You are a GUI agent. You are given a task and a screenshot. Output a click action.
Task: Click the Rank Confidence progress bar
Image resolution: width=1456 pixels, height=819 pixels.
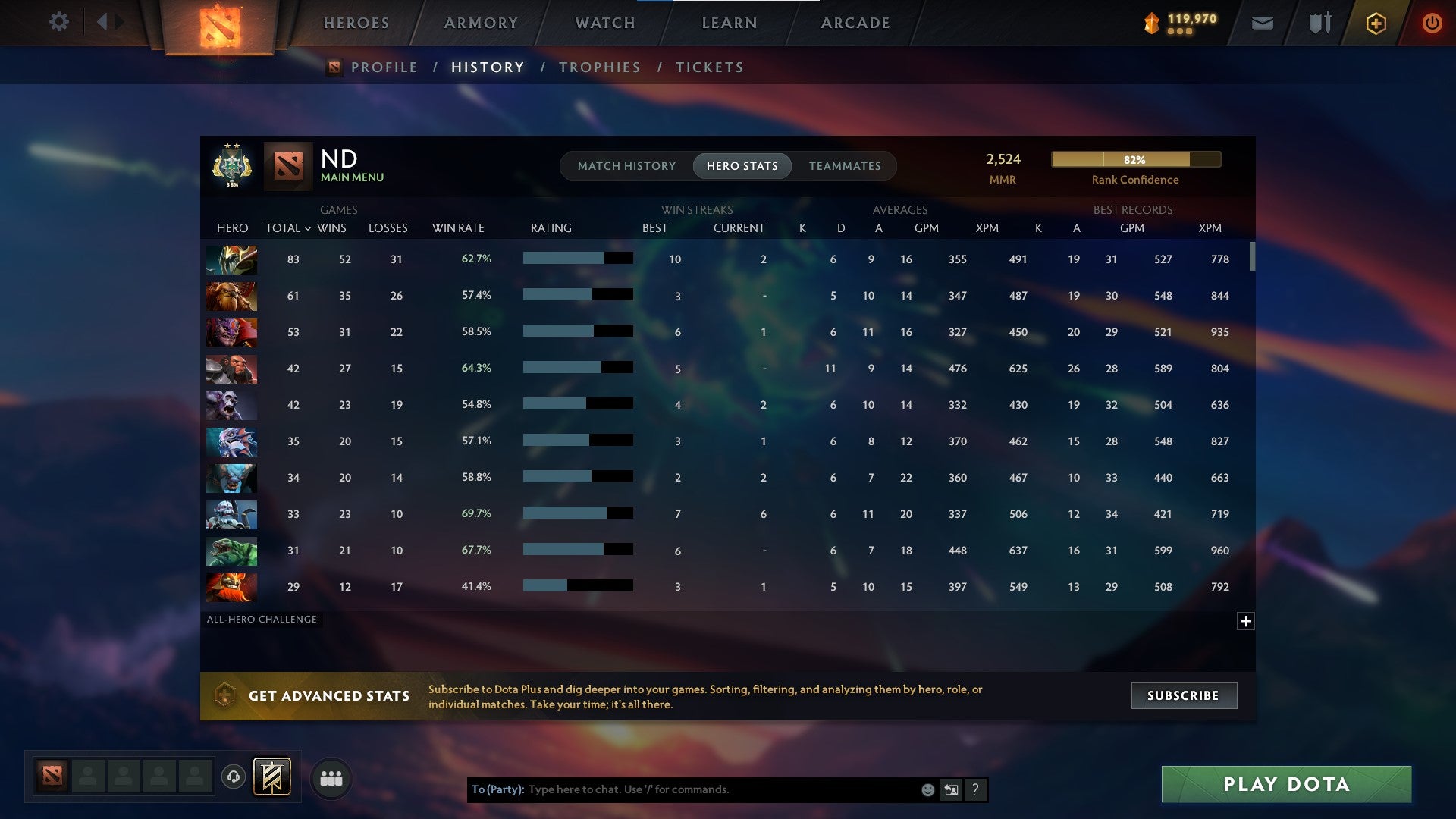pyautogui.click(x=1135, y=160)
